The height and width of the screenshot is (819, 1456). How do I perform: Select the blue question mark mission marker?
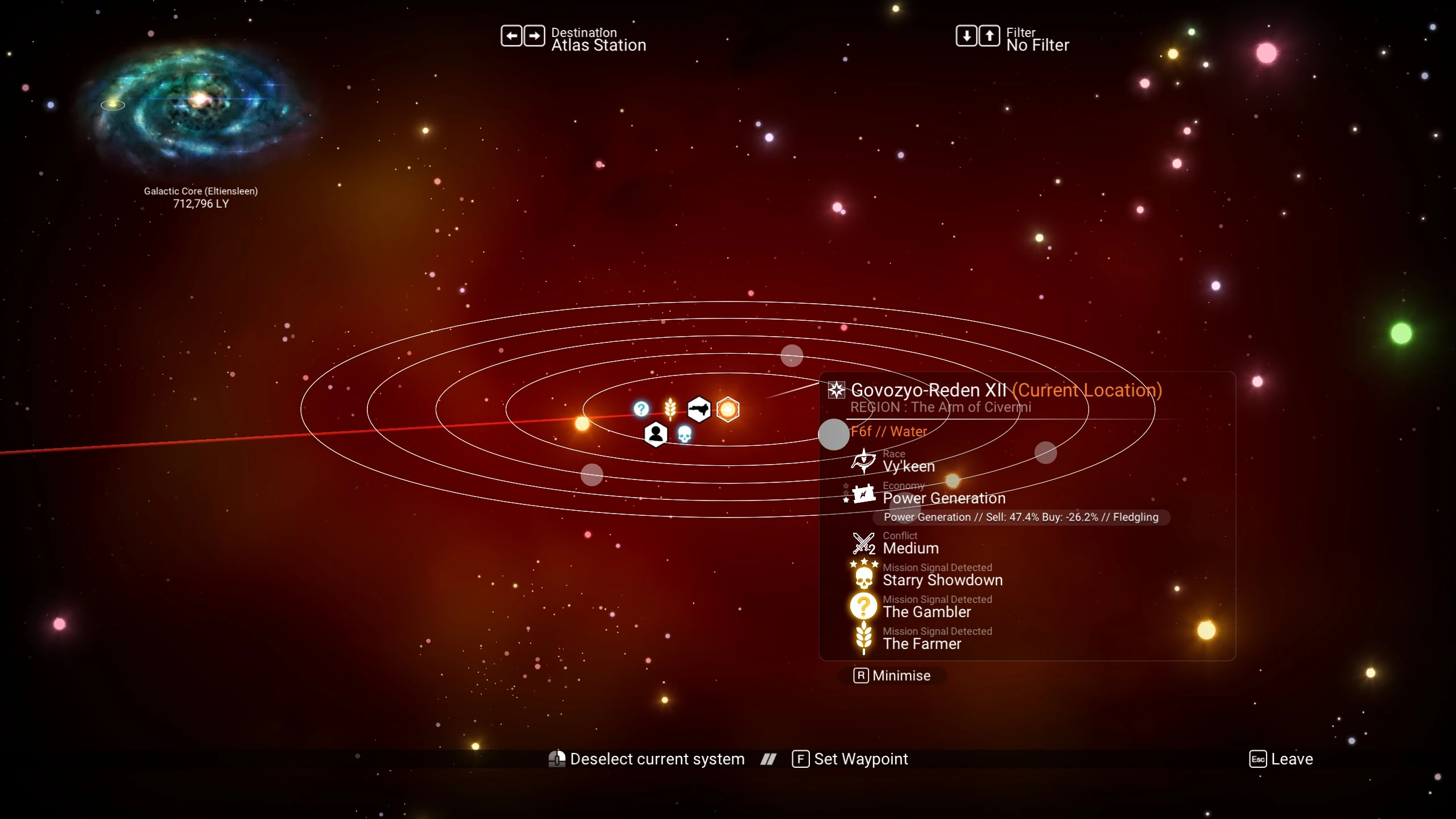tap(641, 409)
